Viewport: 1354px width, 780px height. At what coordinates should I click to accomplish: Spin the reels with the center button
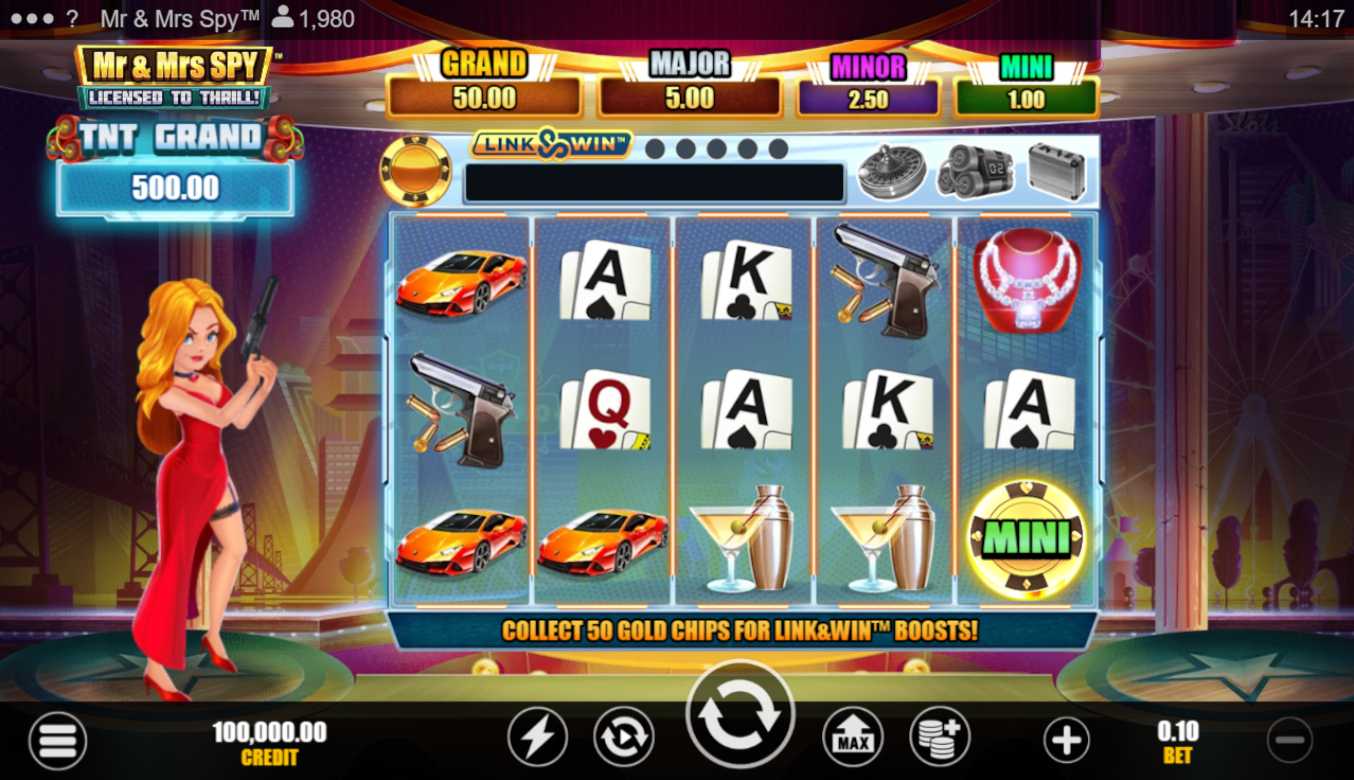point(739,717)
